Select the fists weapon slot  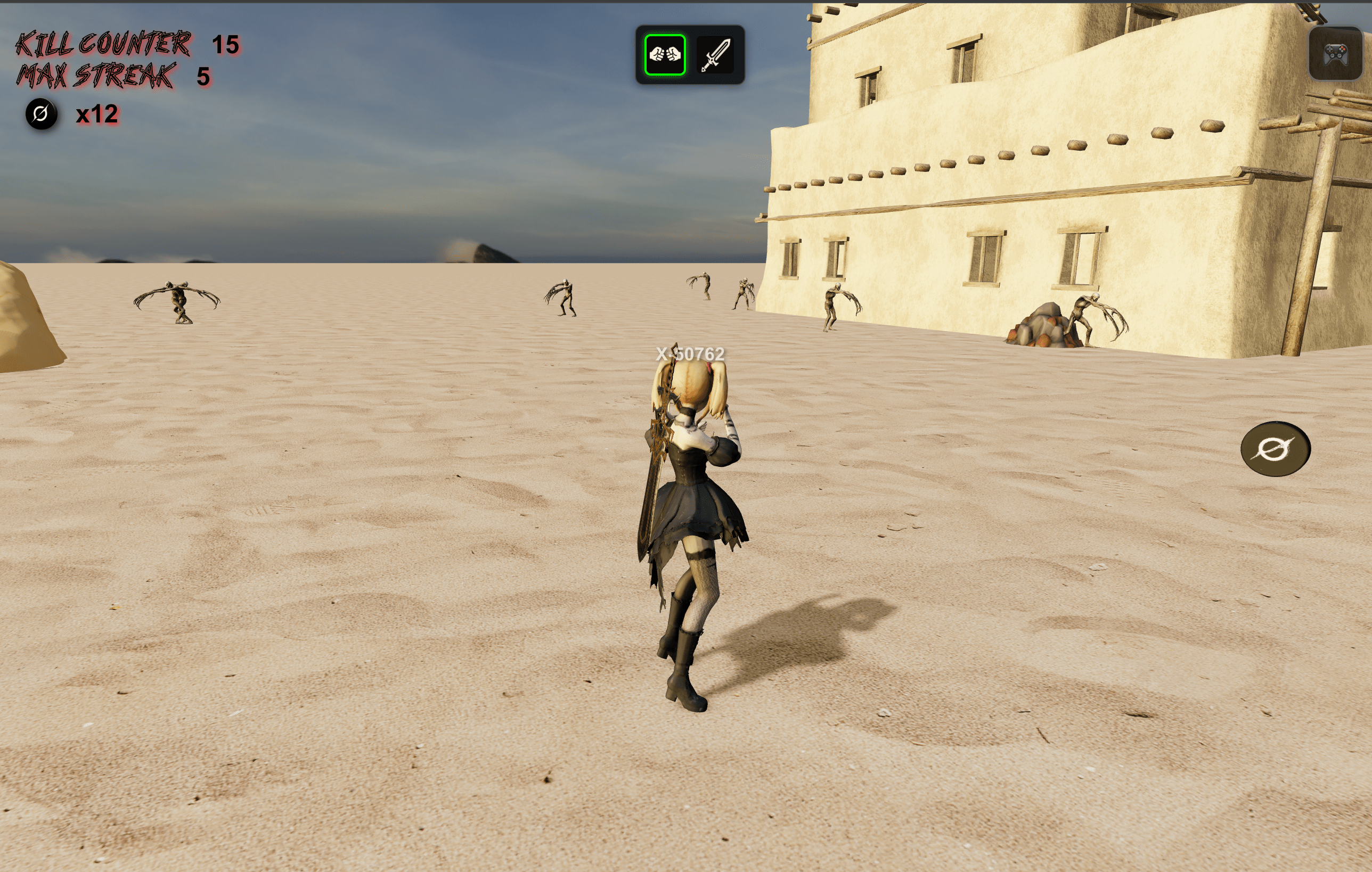pos(664,55)
